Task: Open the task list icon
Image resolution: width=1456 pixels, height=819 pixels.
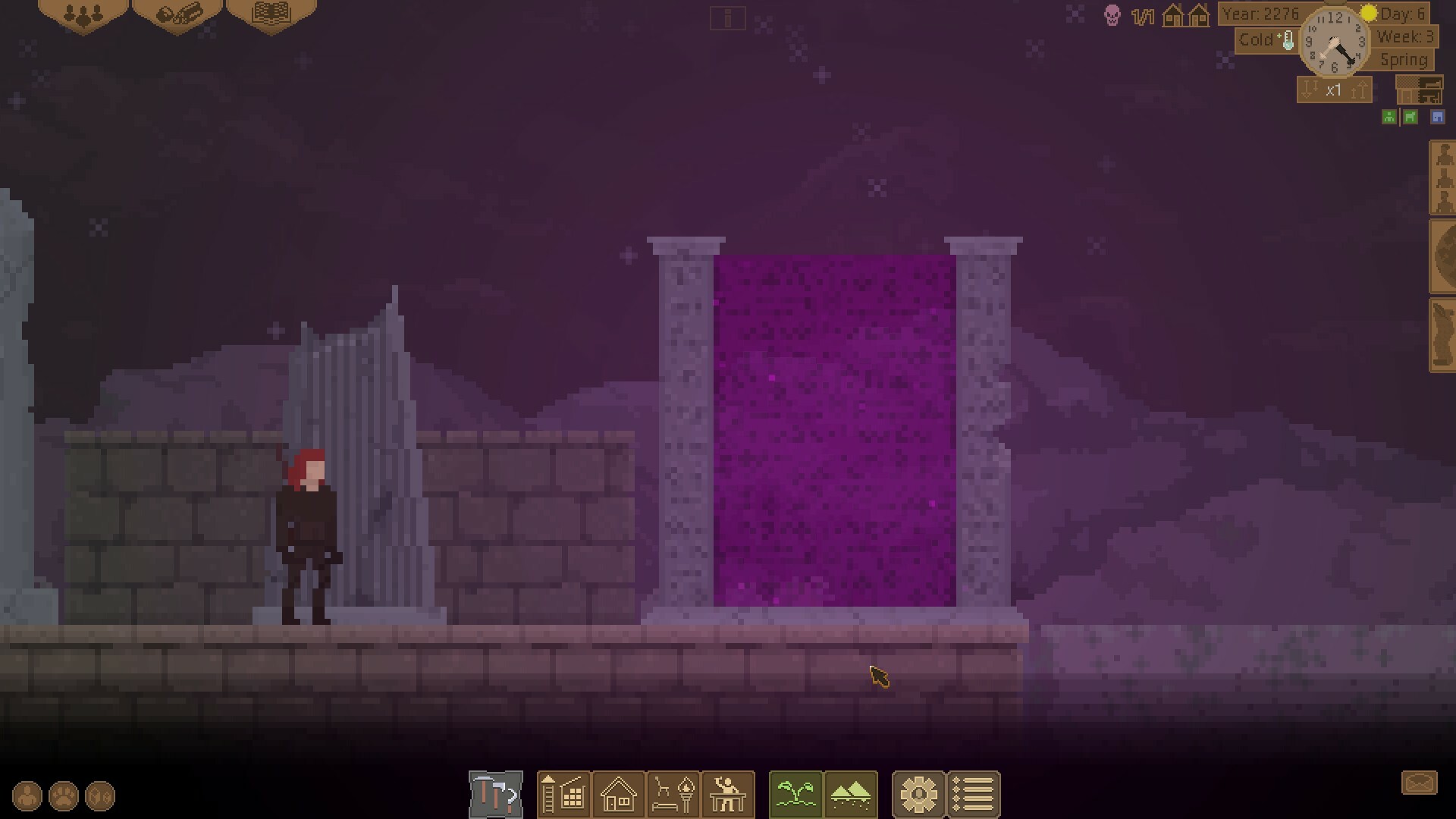Action: click(x=974, y=795)
